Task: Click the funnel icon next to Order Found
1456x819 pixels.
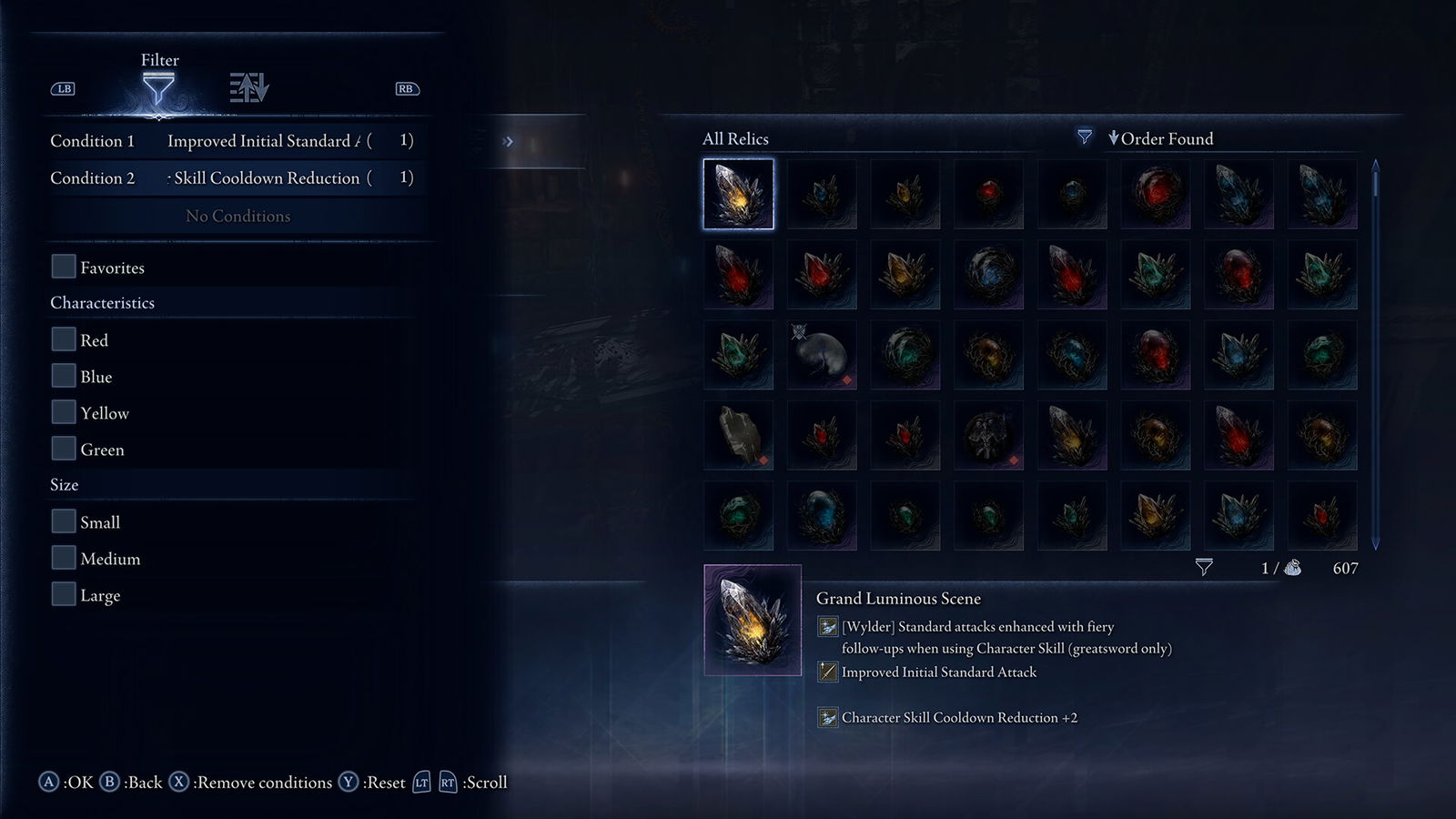Action: [1084, 137]
